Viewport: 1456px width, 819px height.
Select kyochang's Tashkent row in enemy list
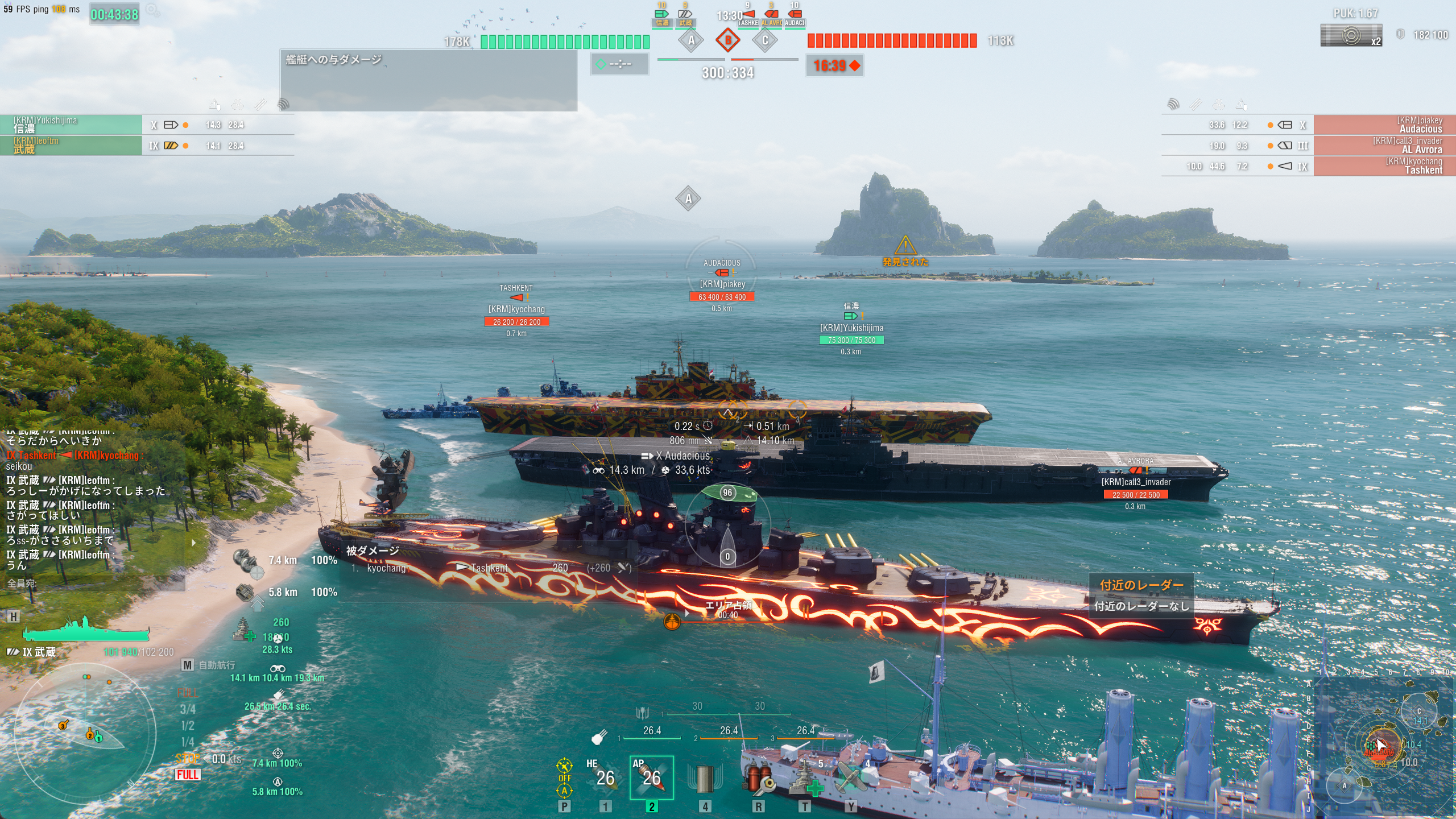click(x=1384, y=166)
